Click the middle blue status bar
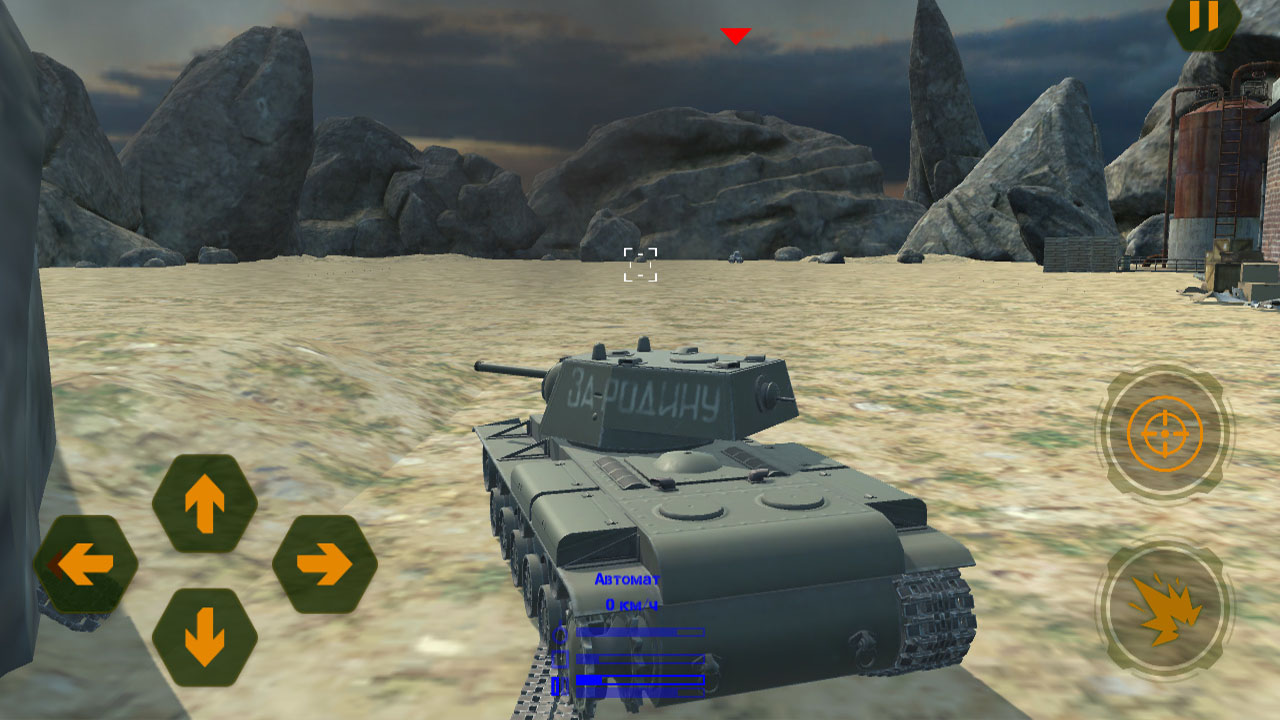Viewport: 1280px width, 720px height. point(640,658)
